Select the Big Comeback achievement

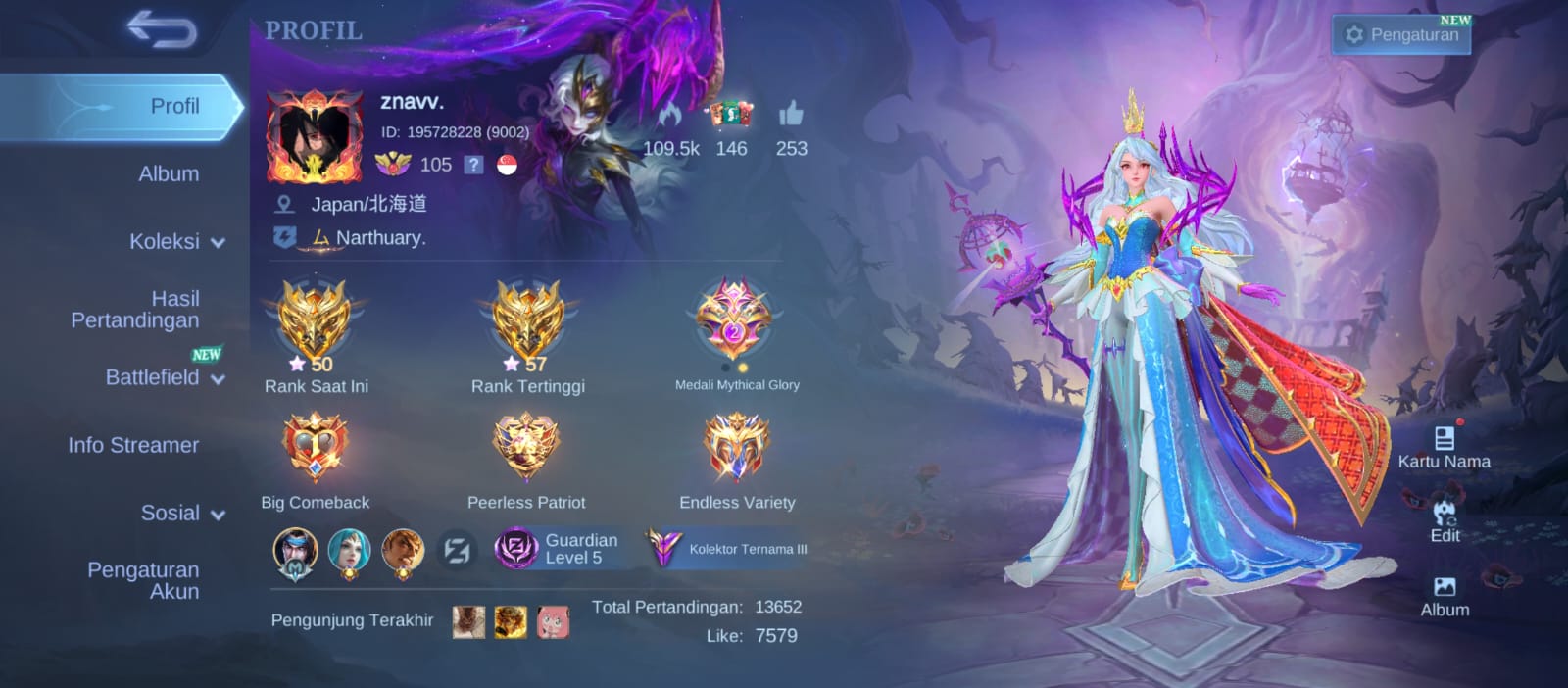(315, 448)
